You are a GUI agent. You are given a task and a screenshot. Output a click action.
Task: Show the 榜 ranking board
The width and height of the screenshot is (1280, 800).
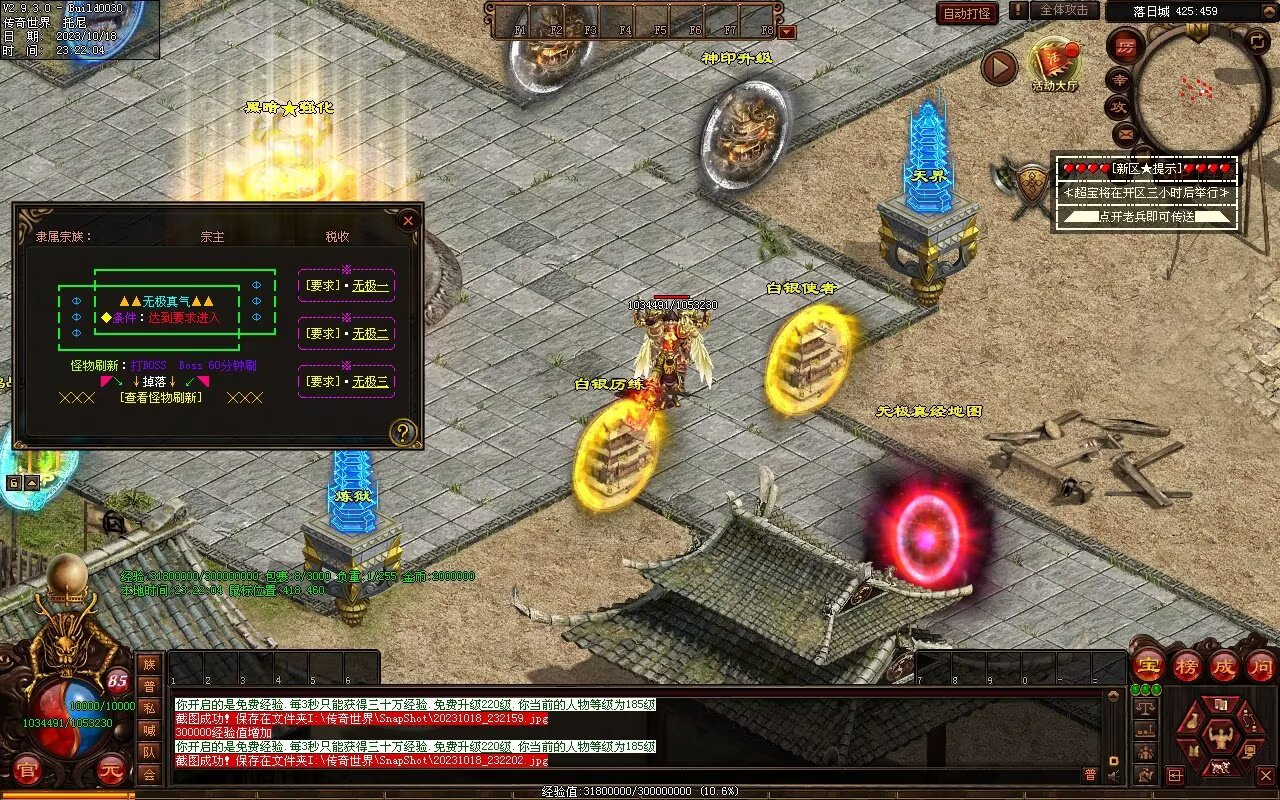click(1186, 665)
